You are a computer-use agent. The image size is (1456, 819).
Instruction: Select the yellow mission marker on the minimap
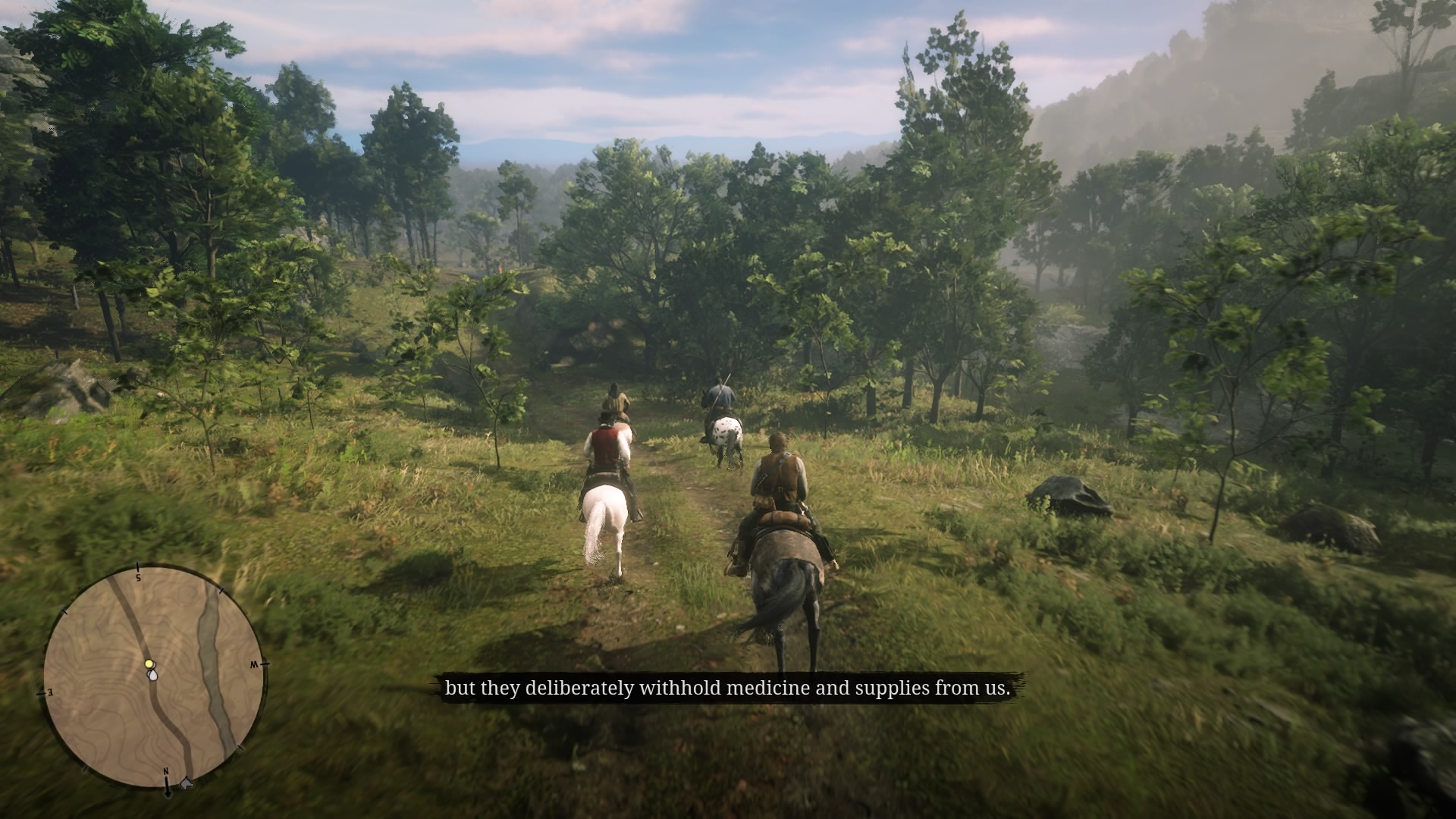[x=149, y=664]
